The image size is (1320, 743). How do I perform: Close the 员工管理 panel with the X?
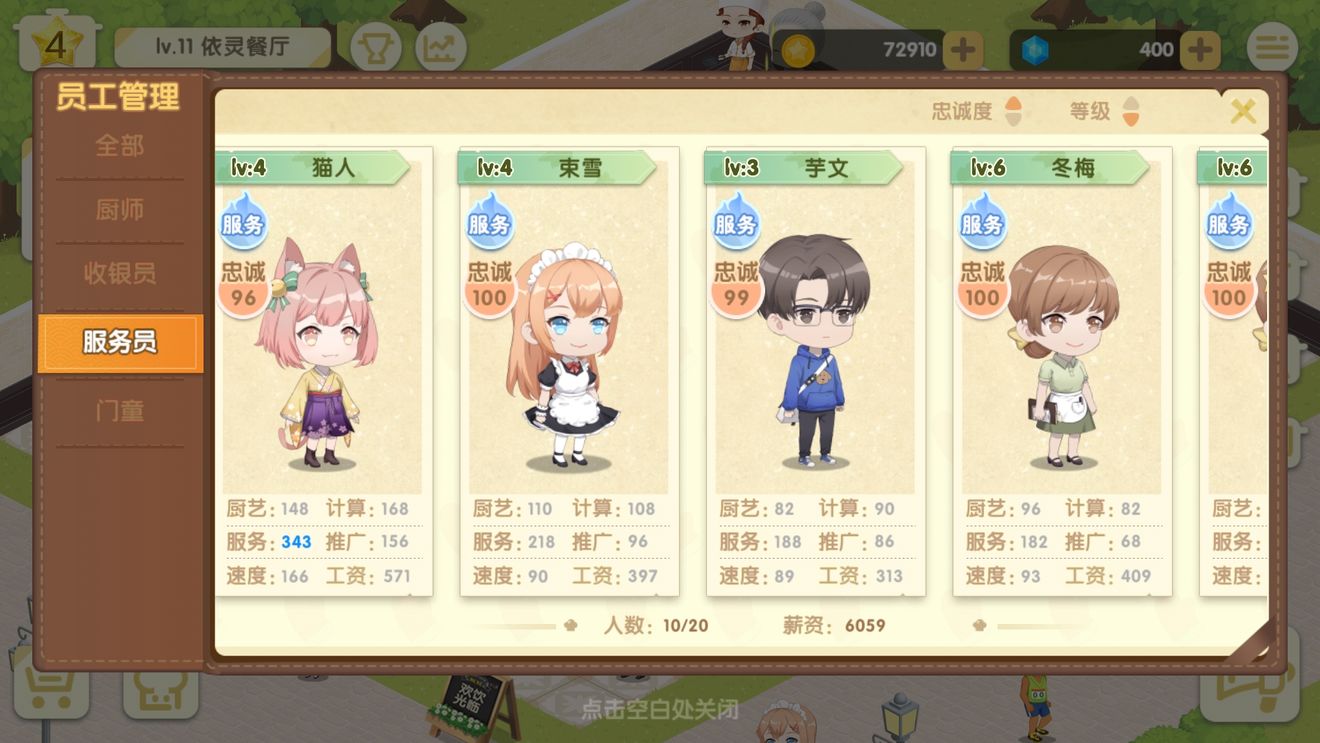pos(1243,111)
